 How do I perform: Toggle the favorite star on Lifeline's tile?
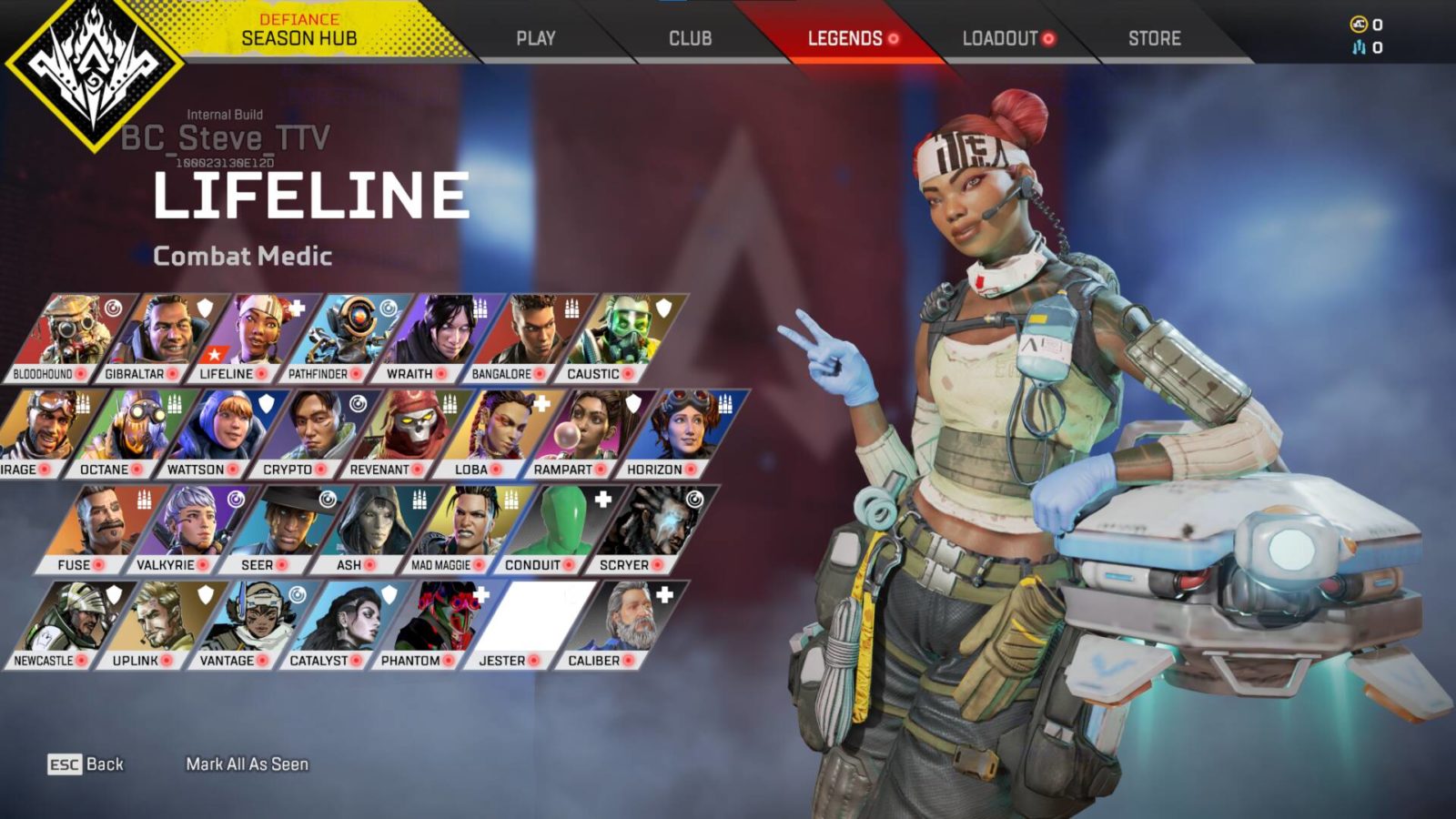click(216, 352)
